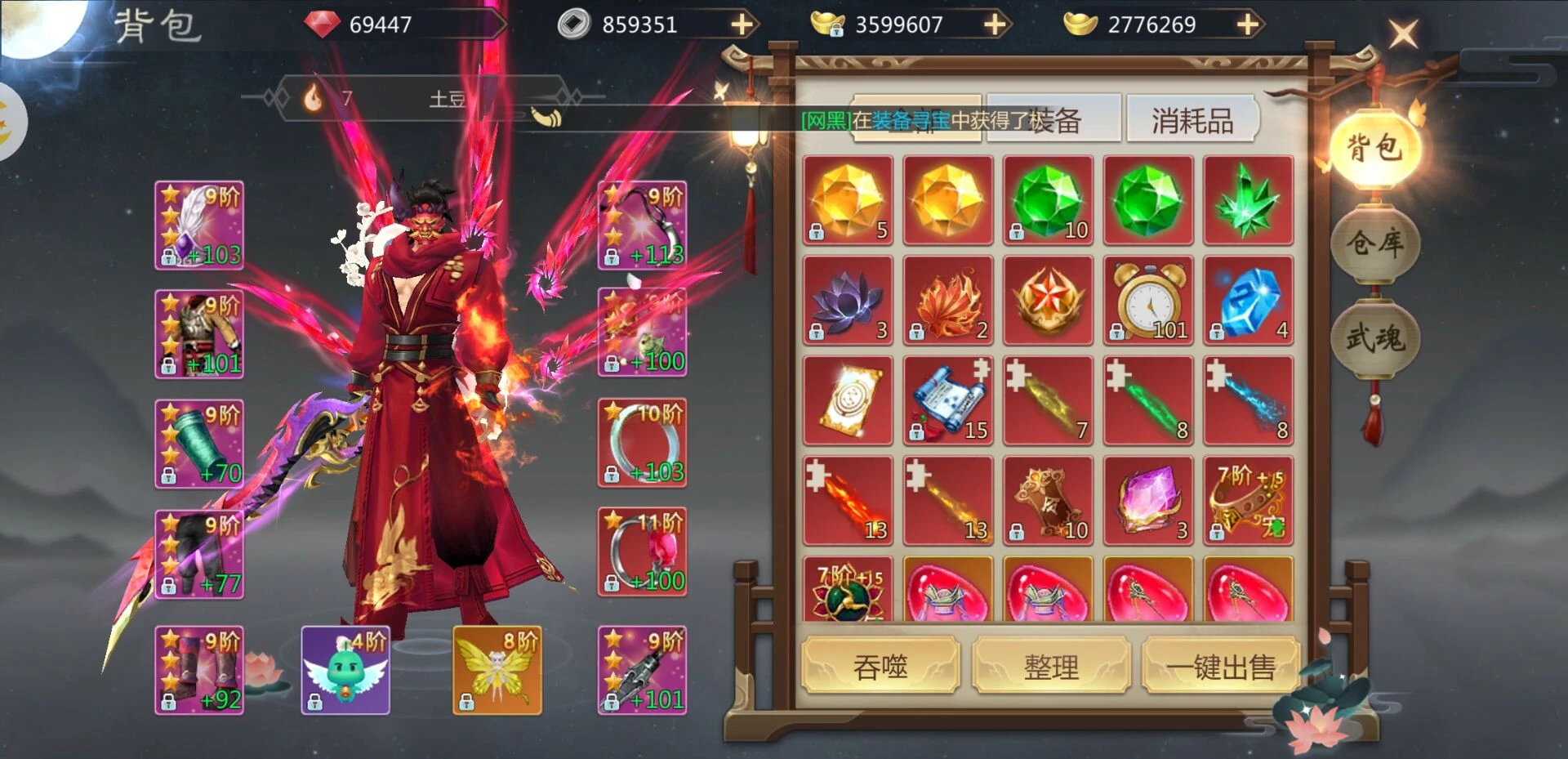This screenshot has height=759, width=1568.
Task: Select the 背包 lantern tab
Action: (1375, 148)
